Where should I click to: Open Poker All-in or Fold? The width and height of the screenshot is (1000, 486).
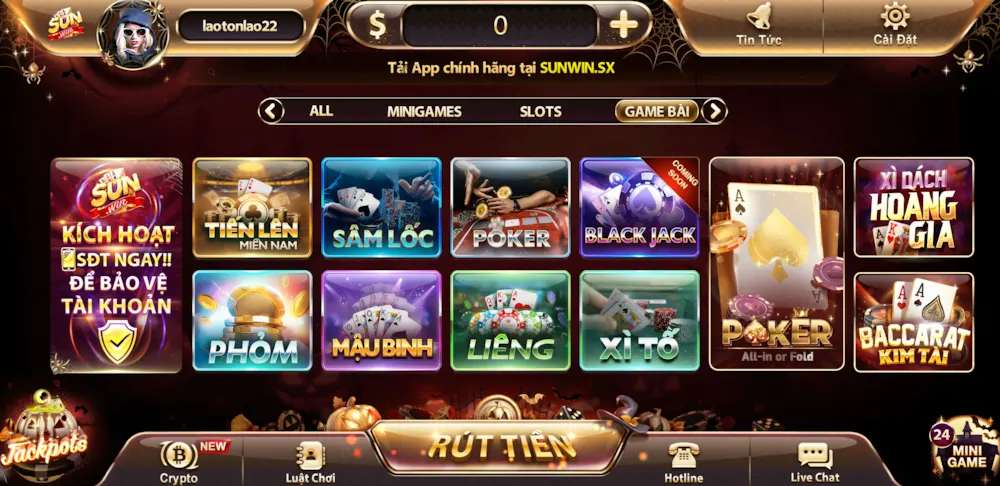pos(777,264)
